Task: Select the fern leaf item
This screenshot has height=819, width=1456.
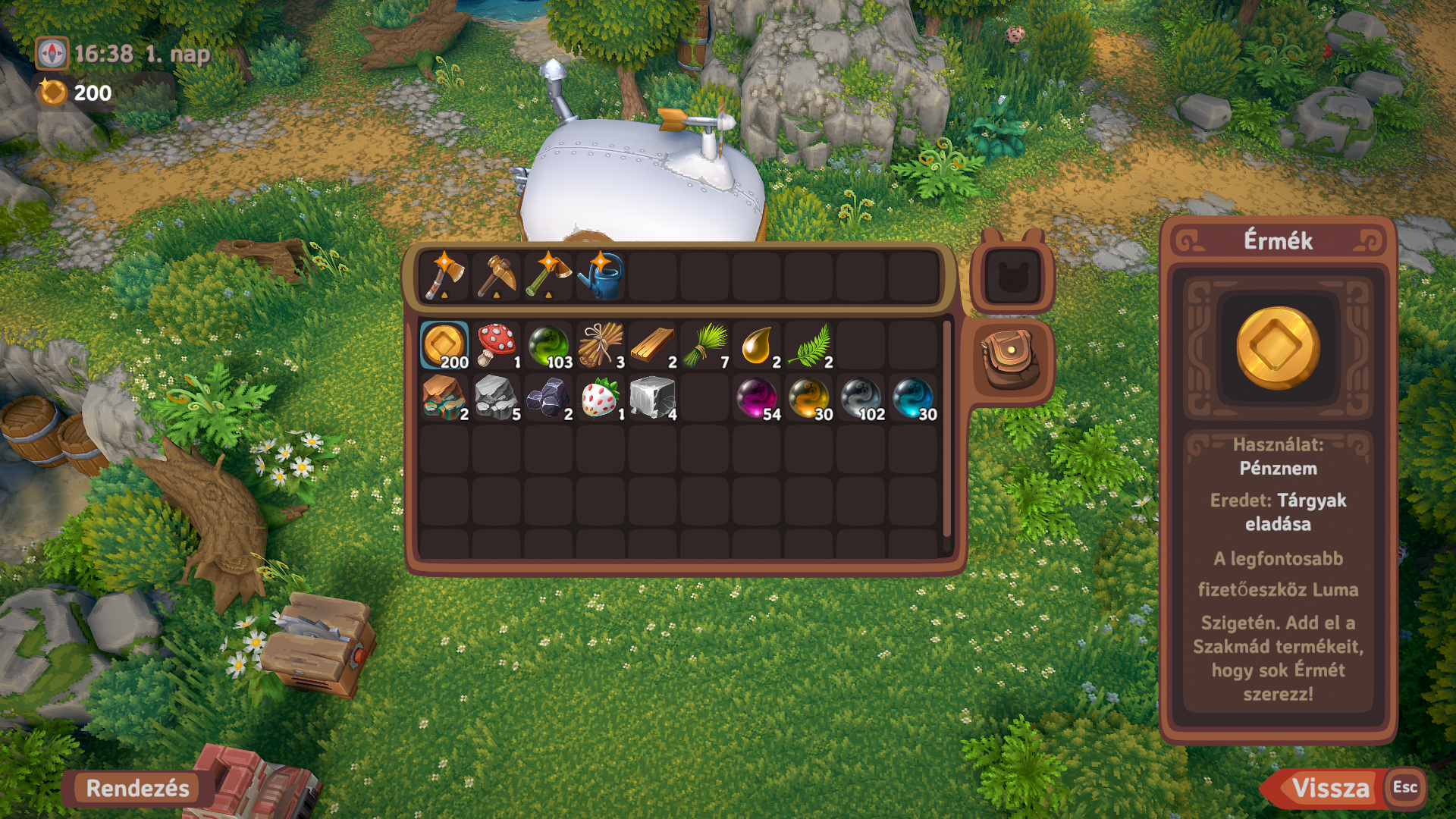Action: tap(809, 345)
